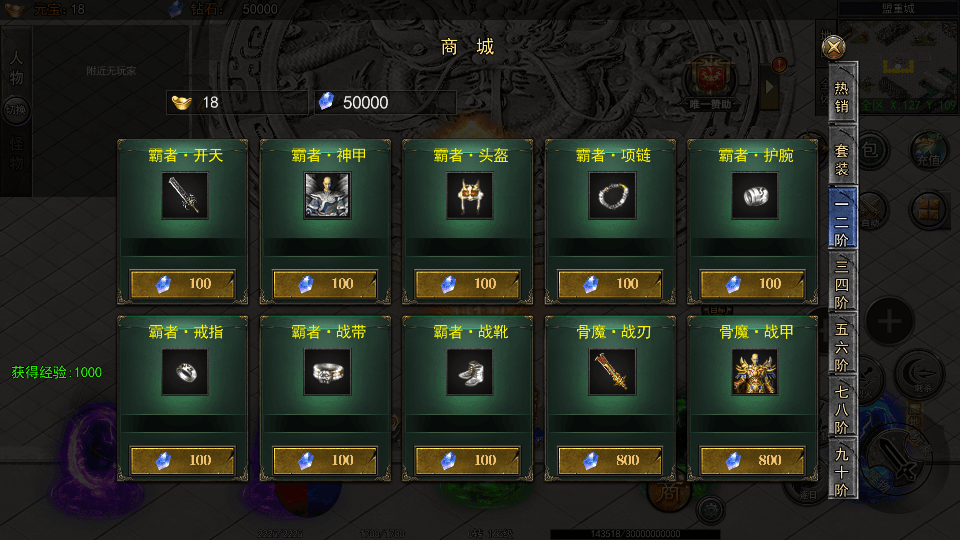
Task: Buy 霸者·战靴 boots for 100
Action: click(x=467, y=460)
